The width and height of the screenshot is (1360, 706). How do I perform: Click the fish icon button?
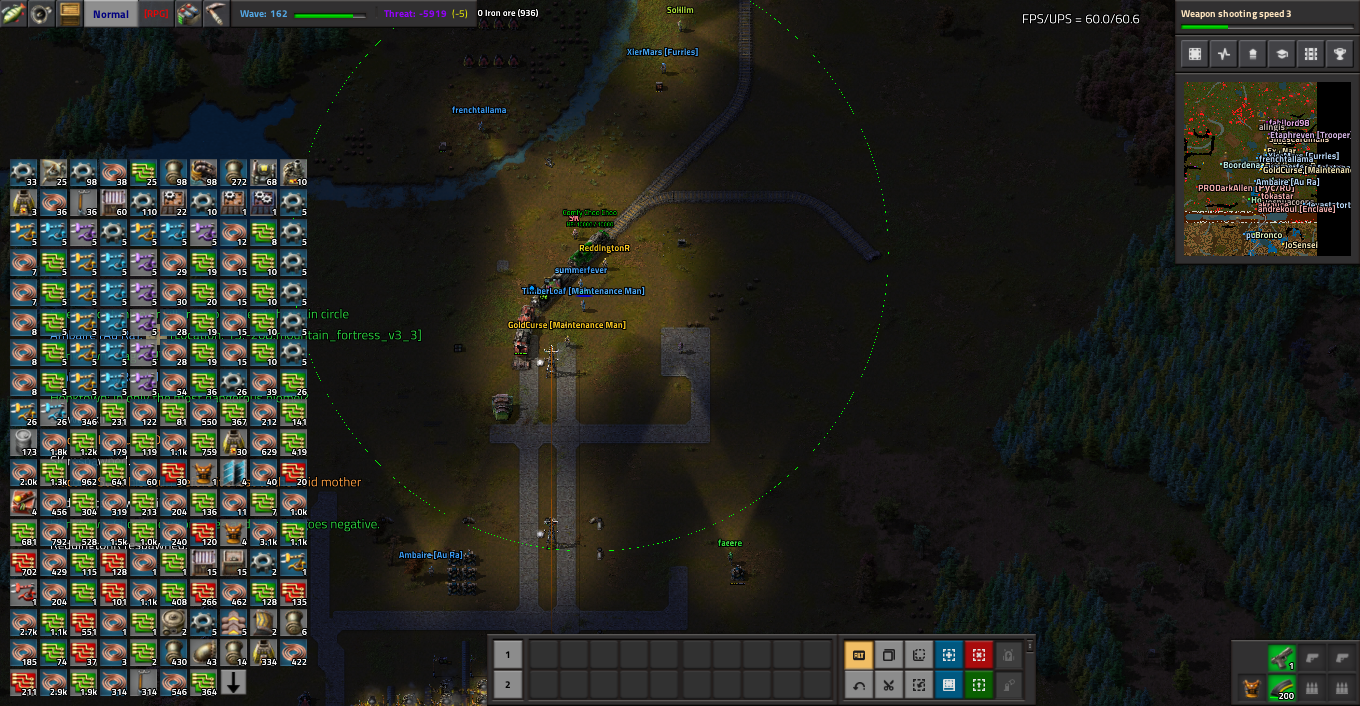(x=13, y=14)
